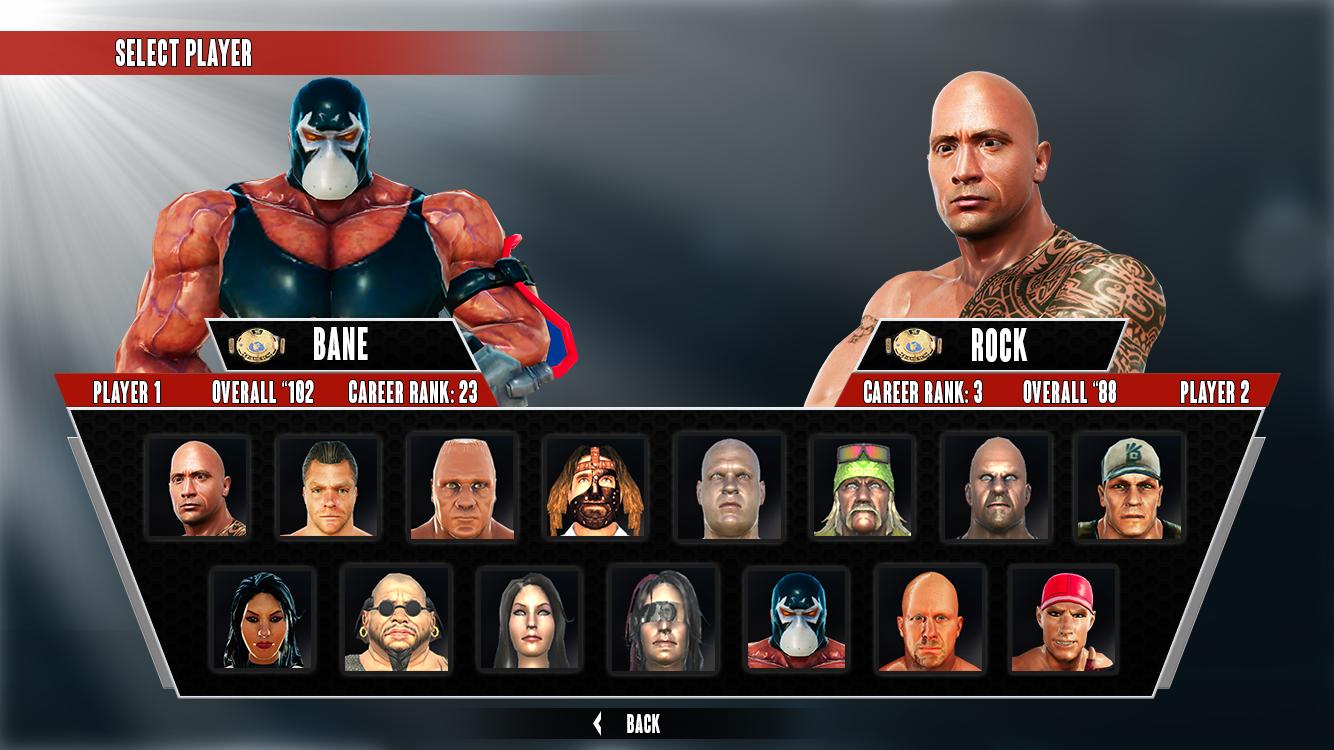
Task: Click the PLAYER 2 label bar
Action: click(x=1215, y=394)
